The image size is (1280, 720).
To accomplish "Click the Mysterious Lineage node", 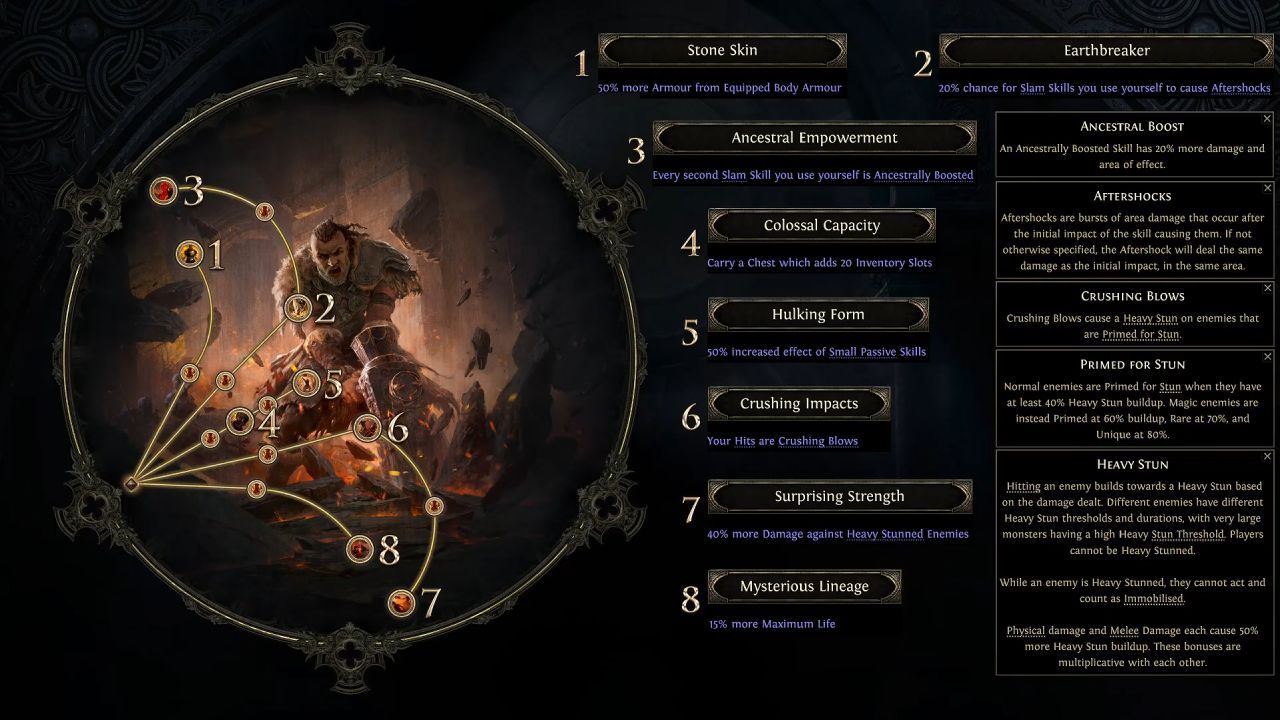I will [358, 547].
